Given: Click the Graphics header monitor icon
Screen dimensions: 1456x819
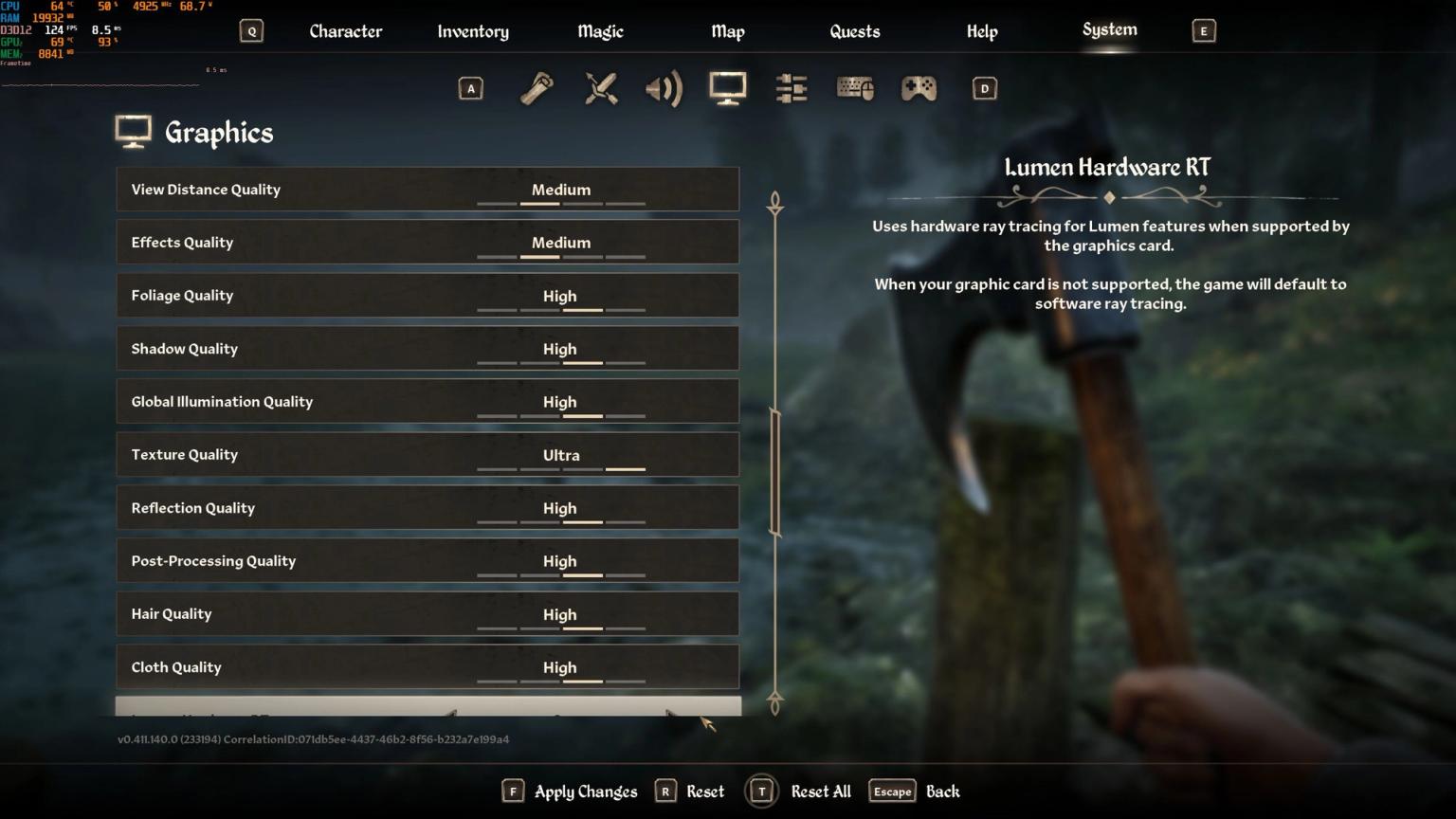Looking at the screenshot, I should click(x=134, y=131).
